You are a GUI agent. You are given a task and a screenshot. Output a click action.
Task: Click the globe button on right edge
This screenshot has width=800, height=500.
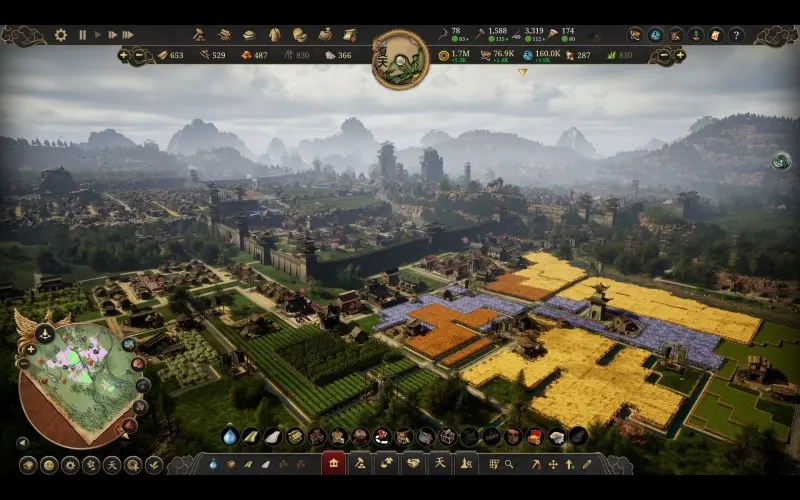click(781, 161)
